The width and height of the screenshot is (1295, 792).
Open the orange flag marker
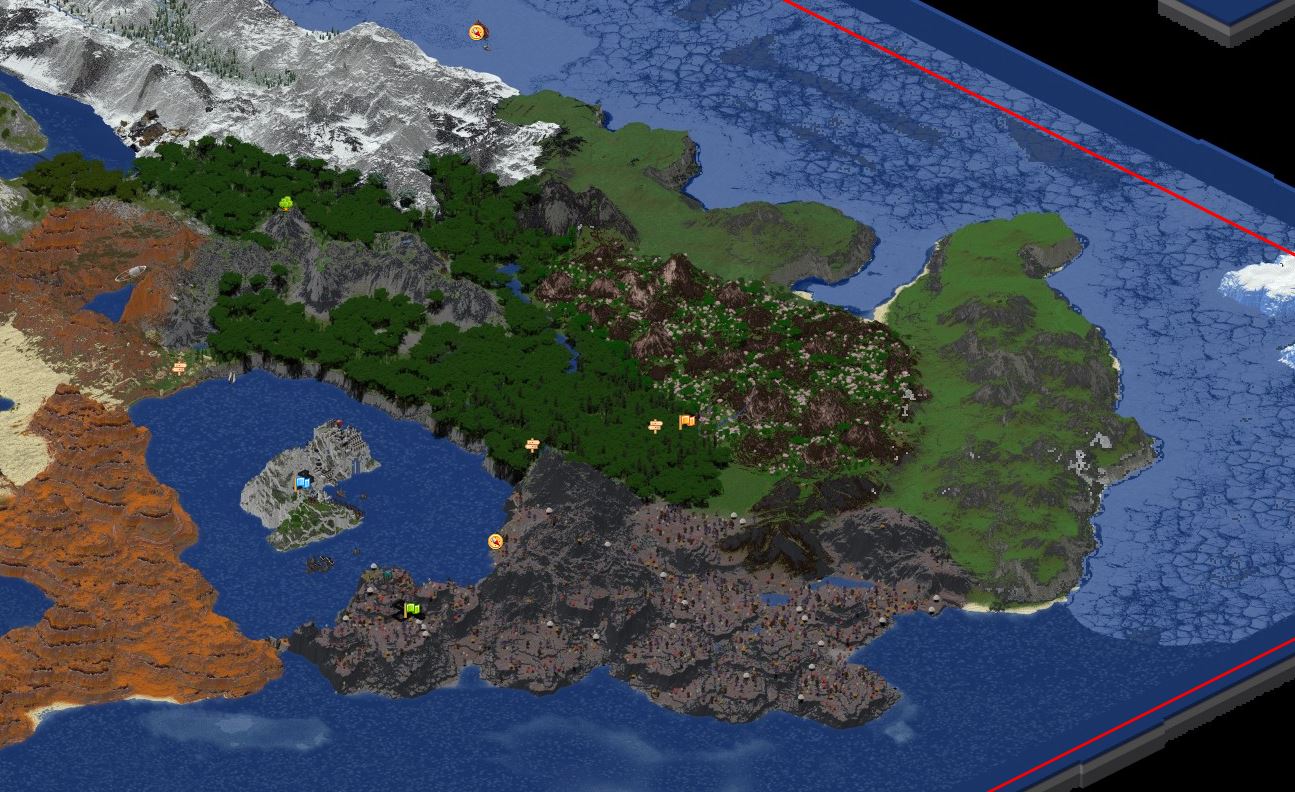686,422
